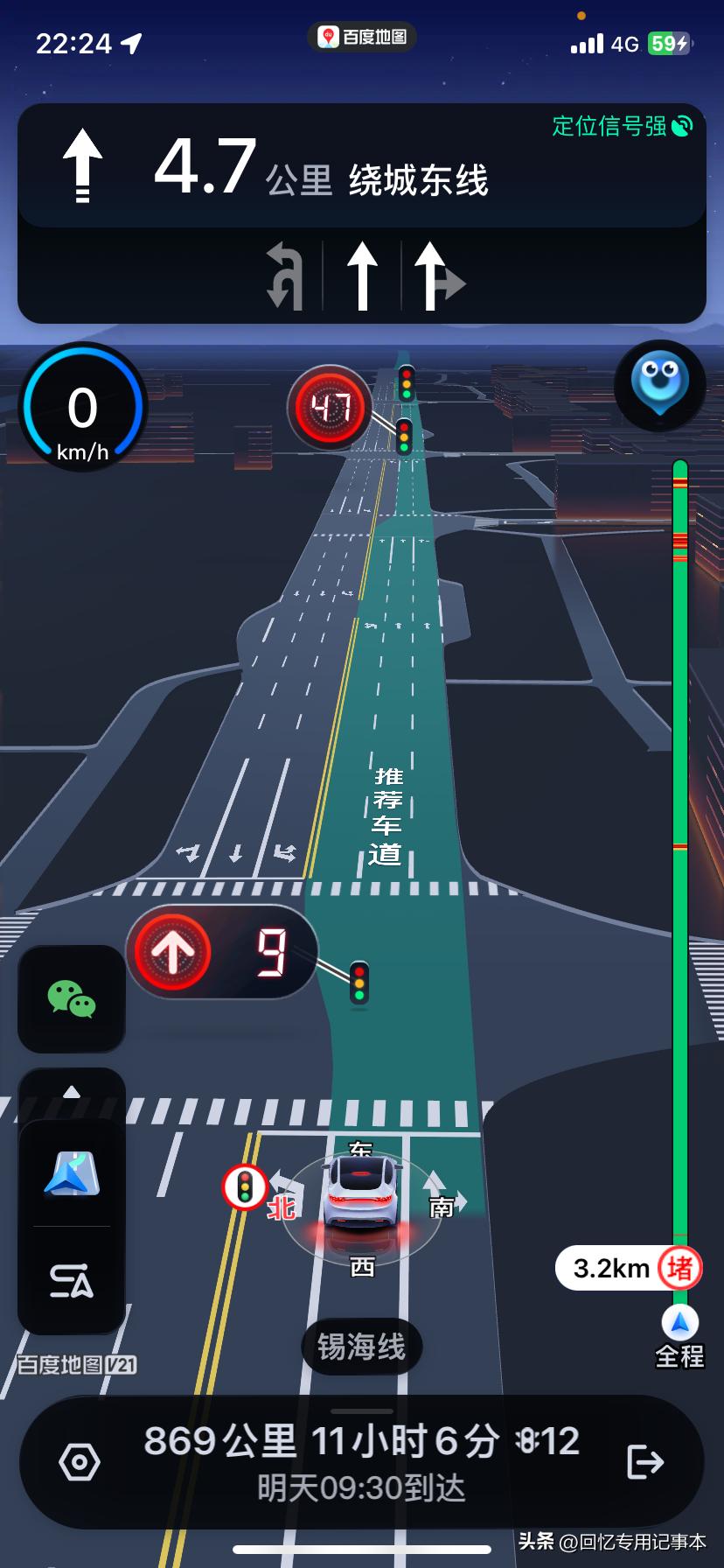Viewport: 724px width, 1568px height.
Task: Tap the Baidu Maps pill at top
Action: point(362,37)
